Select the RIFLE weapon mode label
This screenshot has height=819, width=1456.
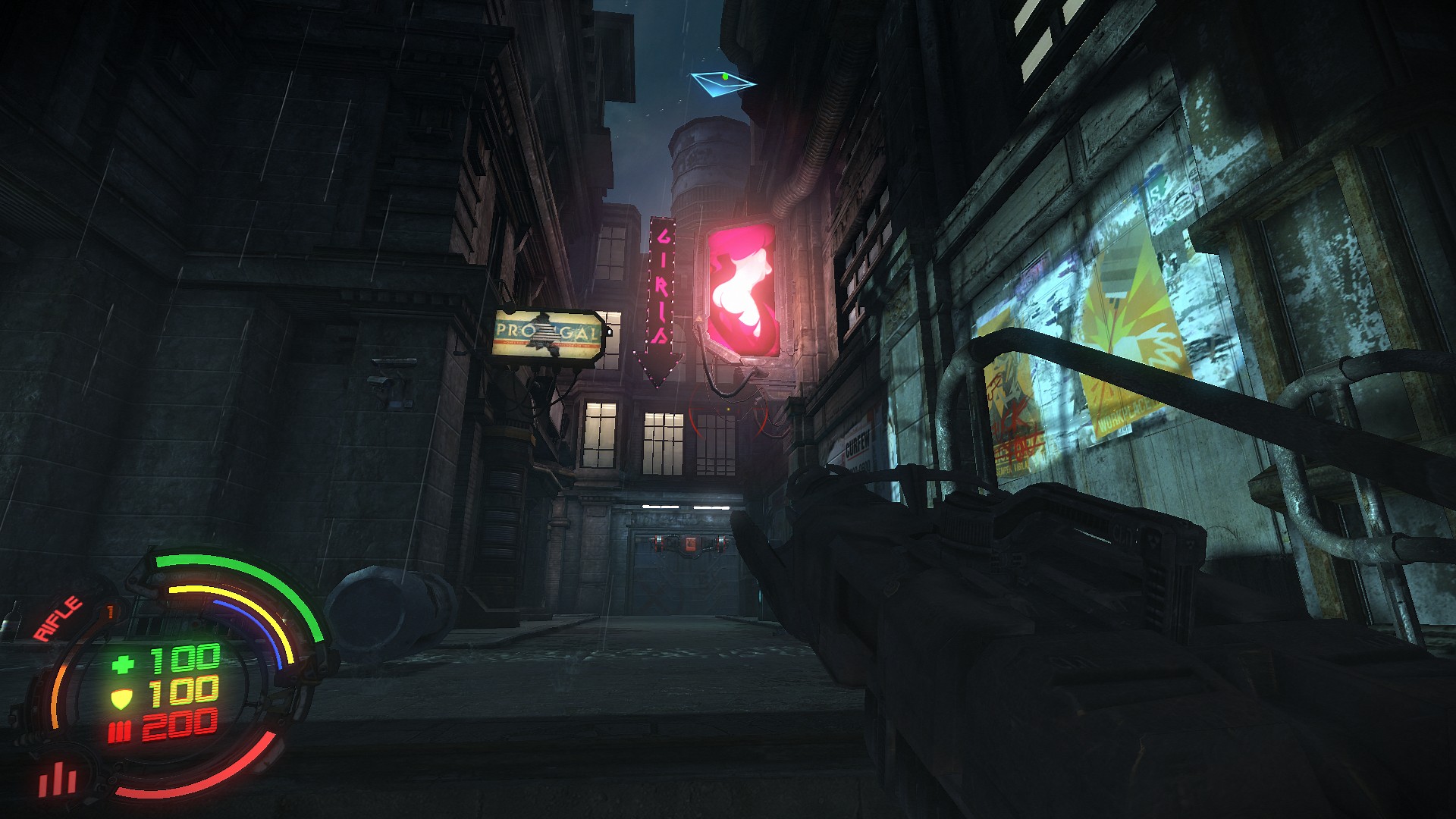[58, 619]
